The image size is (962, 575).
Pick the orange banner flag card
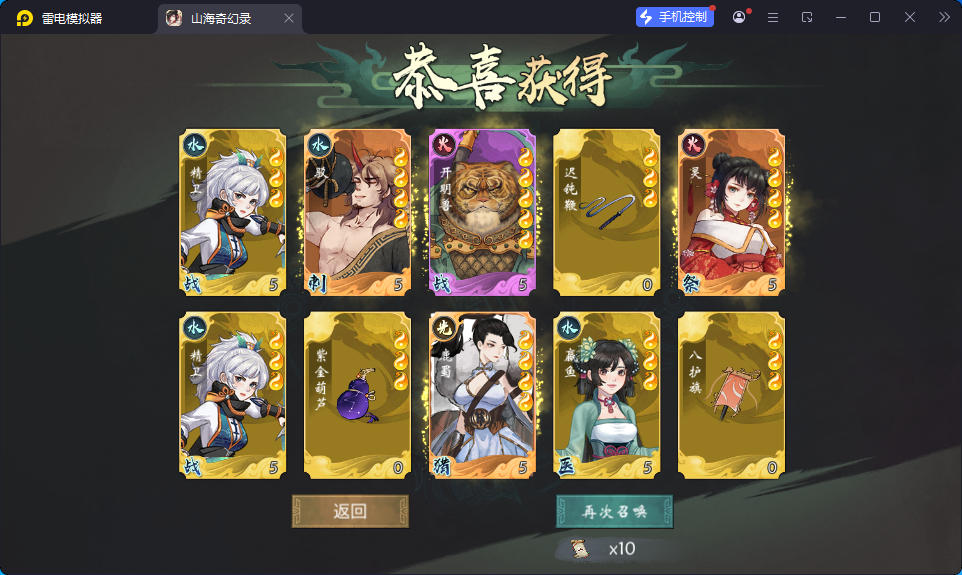(x=731, y=395)
